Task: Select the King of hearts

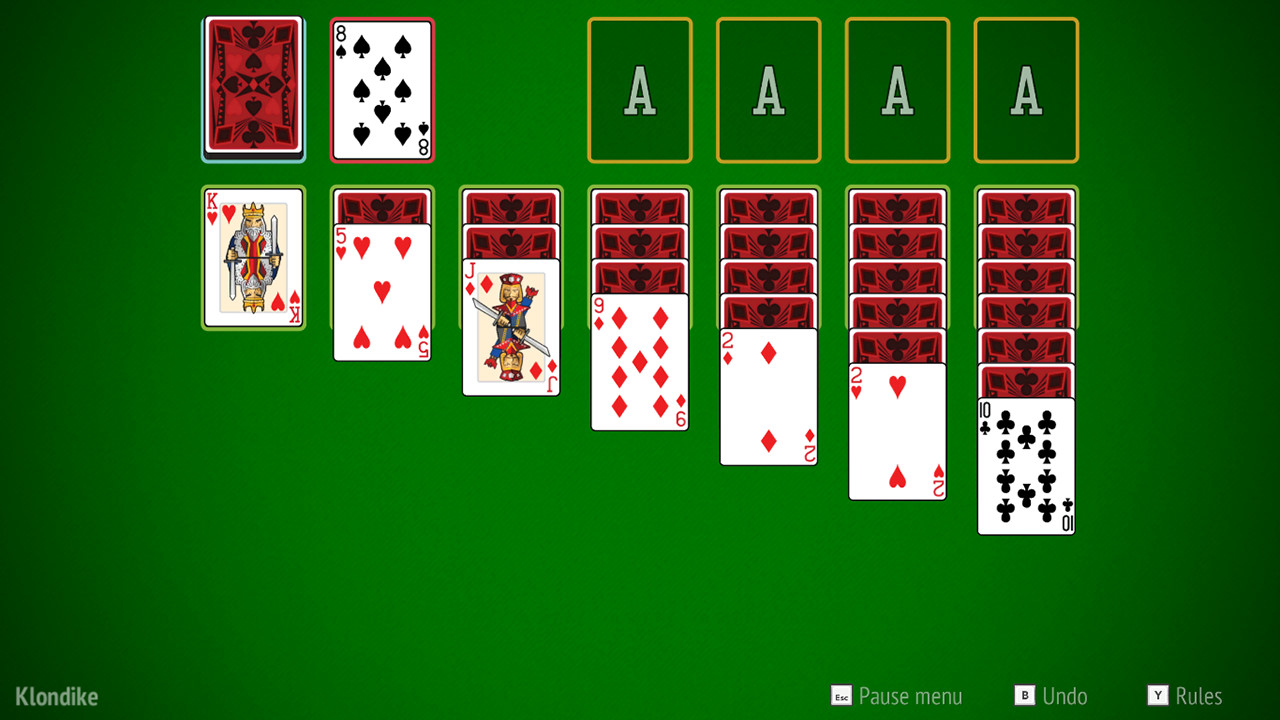Action: (252, 258)
